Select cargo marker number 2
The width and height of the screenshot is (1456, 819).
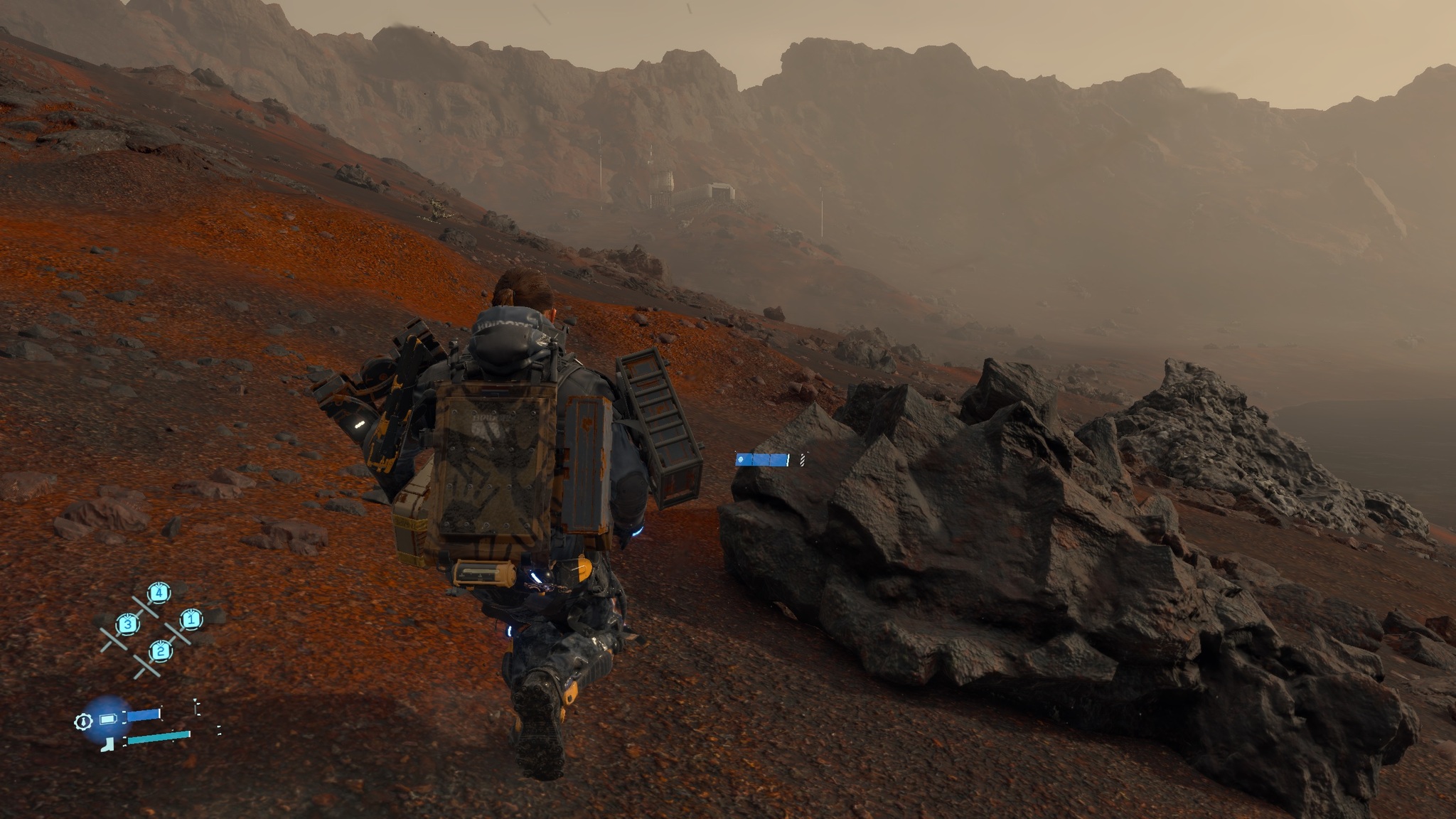point(161,651)
